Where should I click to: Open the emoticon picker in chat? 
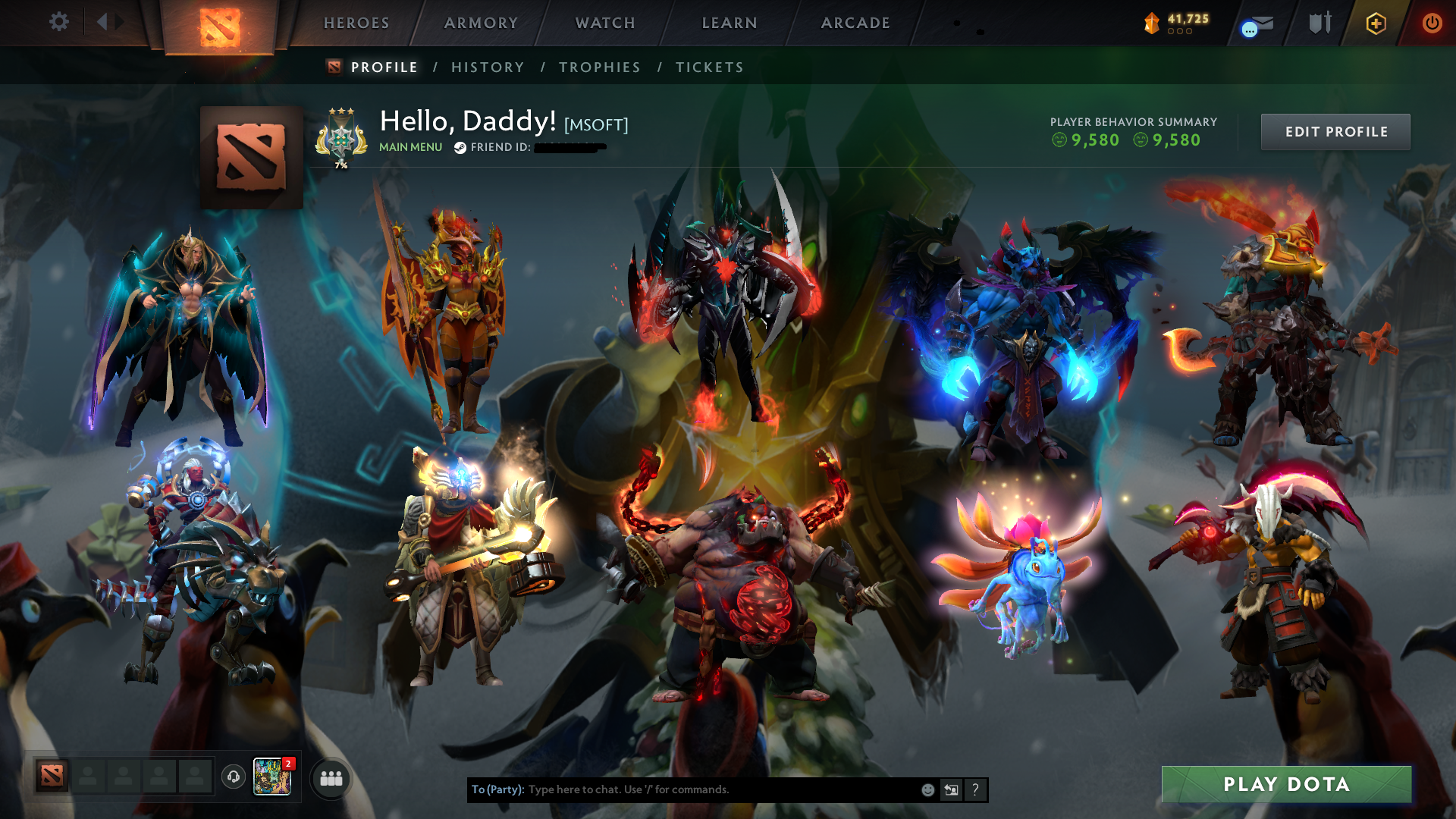(x=927, y=789)
